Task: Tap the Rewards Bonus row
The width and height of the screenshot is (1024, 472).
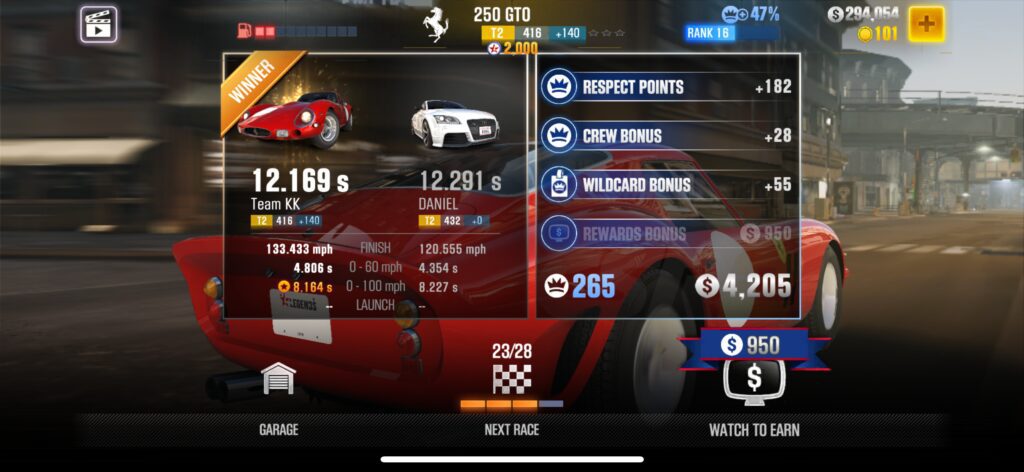Action: 668,233
